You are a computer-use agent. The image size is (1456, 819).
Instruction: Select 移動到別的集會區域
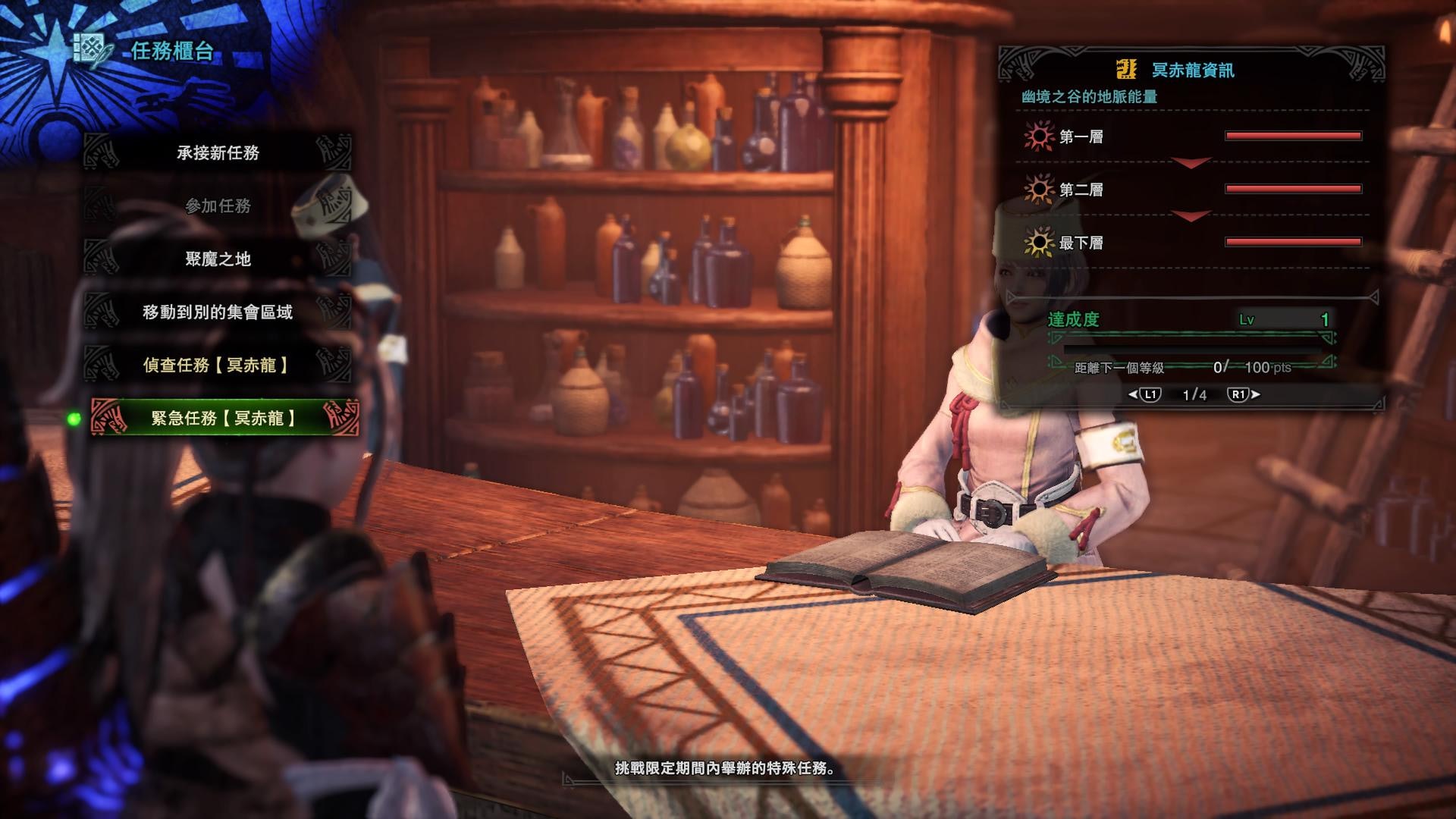218,312
